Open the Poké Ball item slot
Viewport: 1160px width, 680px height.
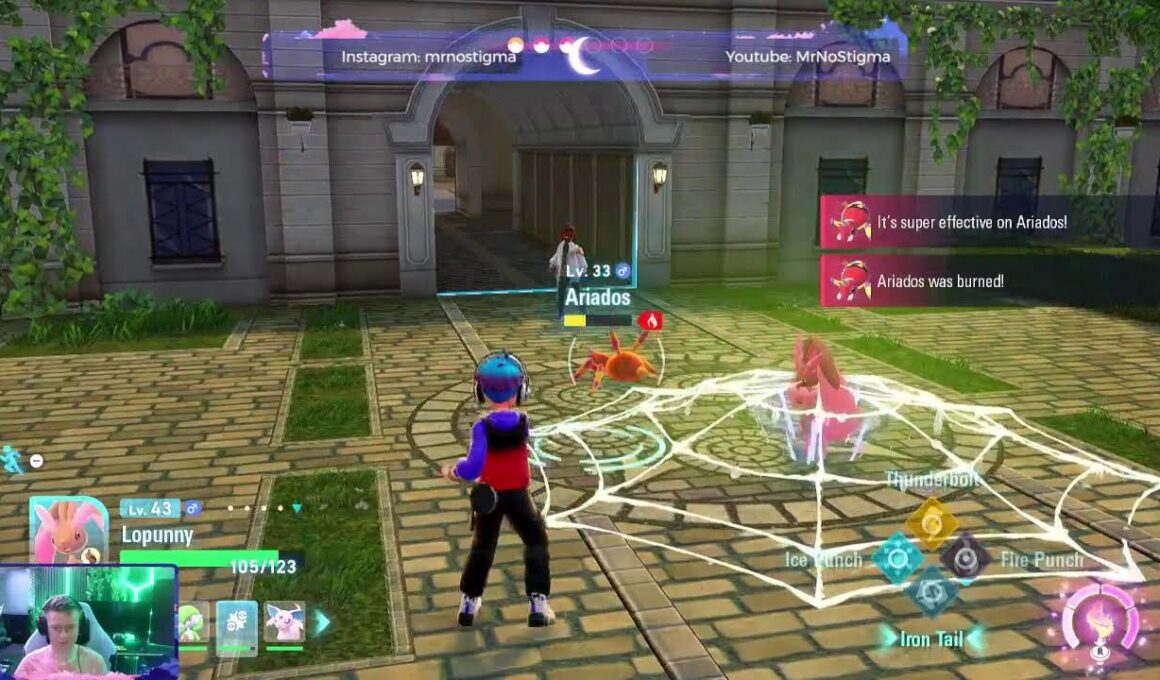237,622
